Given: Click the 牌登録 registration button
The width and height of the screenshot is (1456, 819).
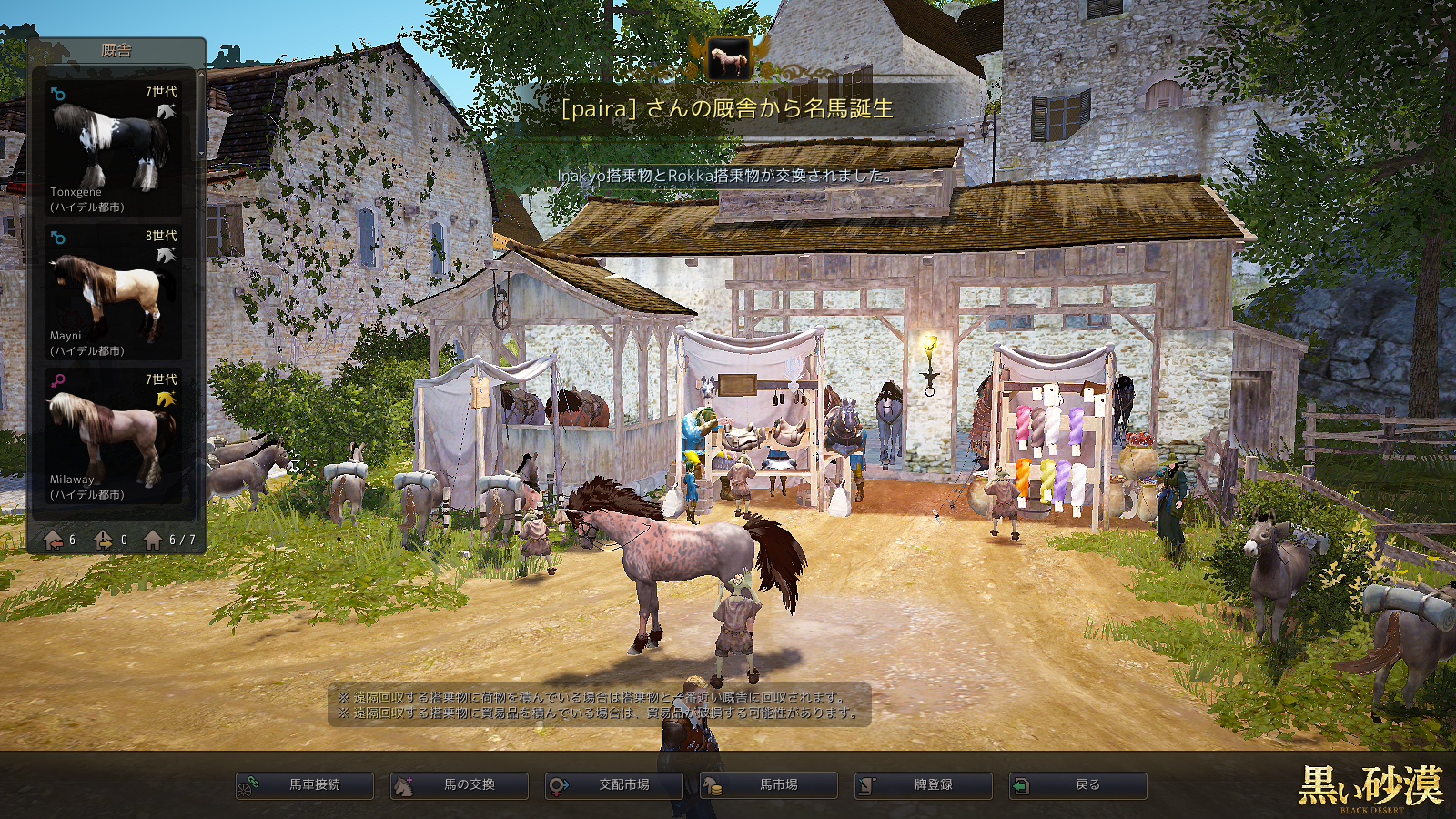Looking at the screenshot, I should (924, 785).
